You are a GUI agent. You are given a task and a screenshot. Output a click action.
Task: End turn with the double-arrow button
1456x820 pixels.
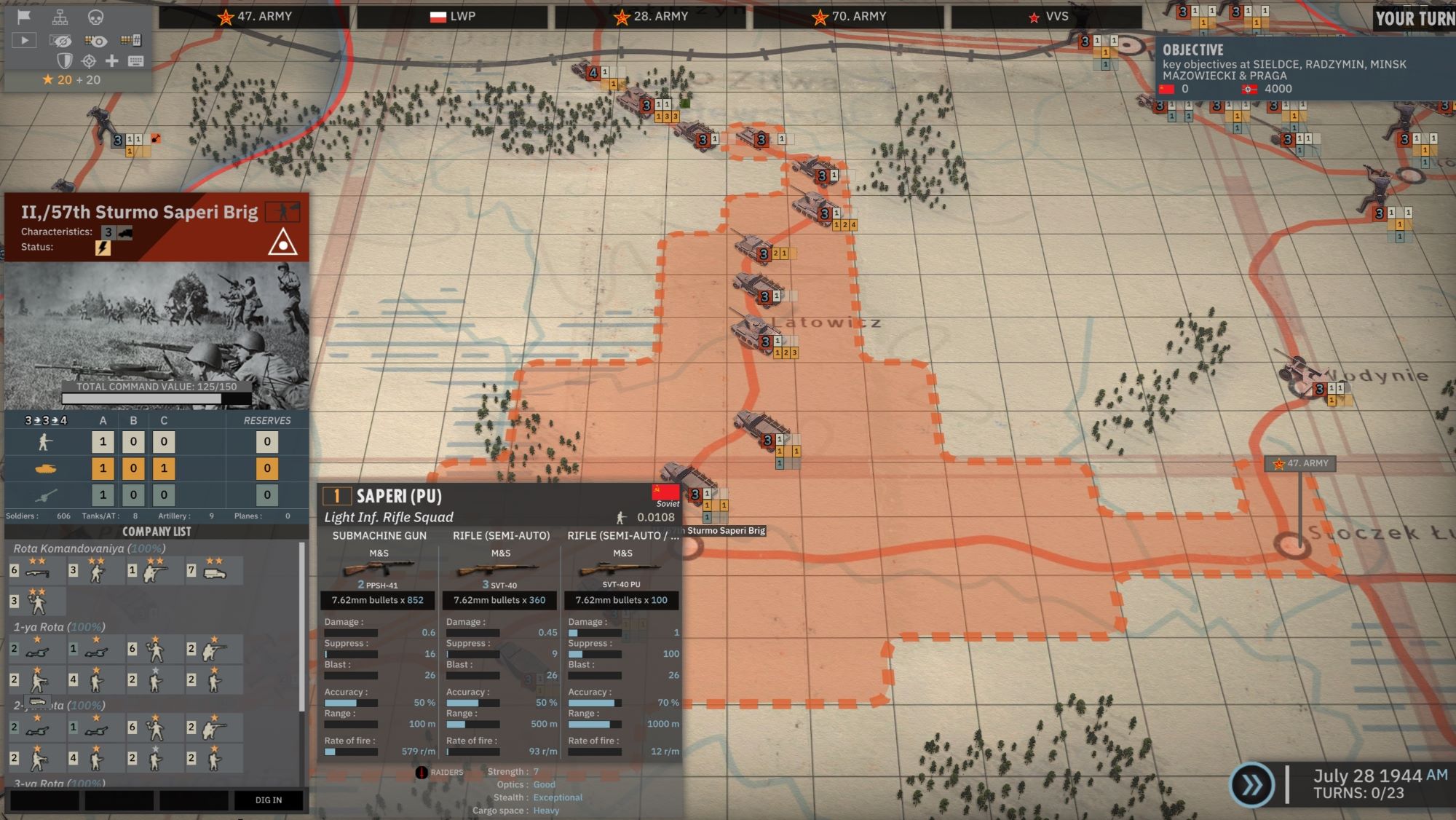(1251, 785)
